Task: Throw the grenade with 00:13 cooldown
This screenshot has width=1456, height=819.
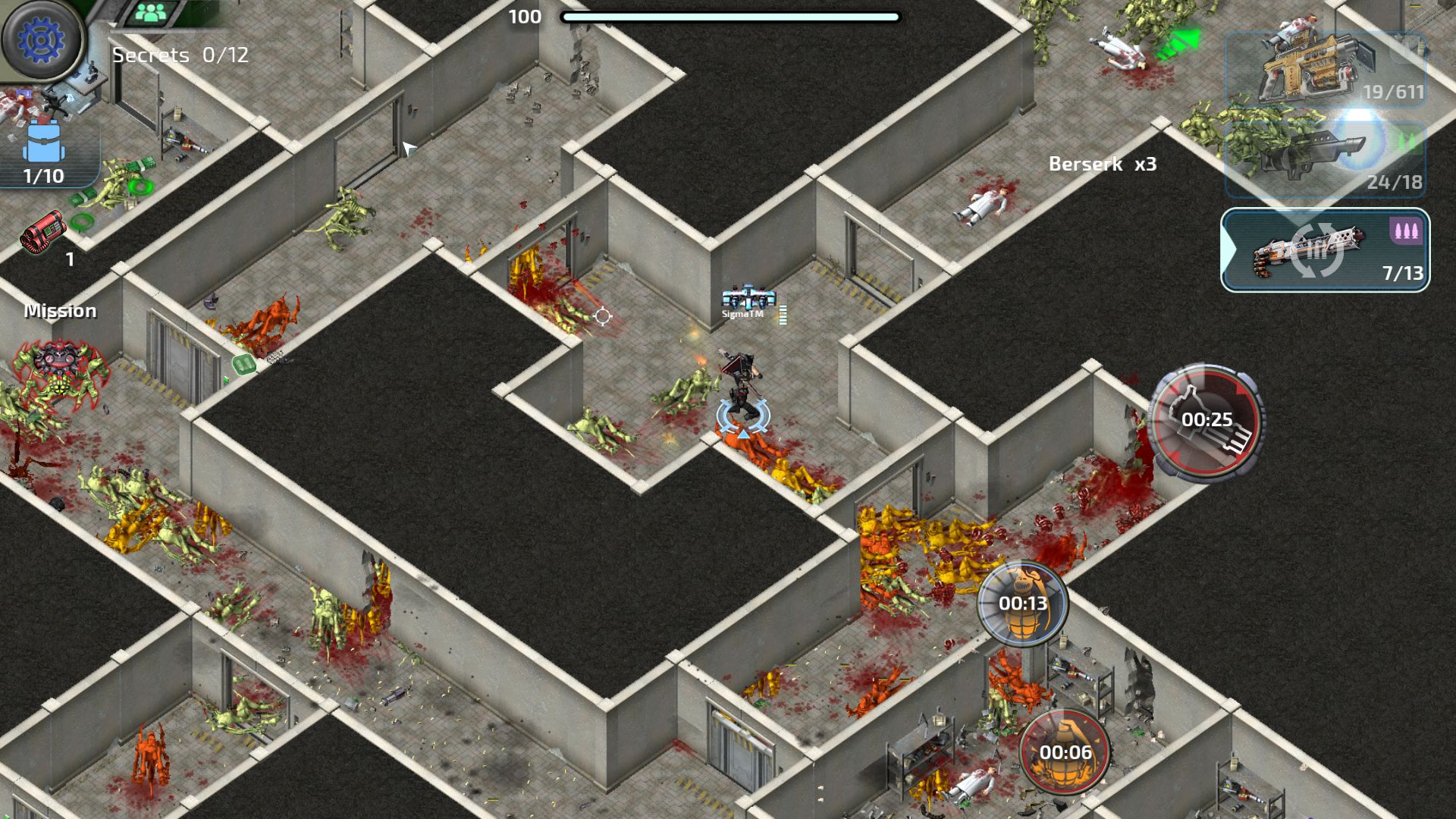Action: click(1022, 604)
